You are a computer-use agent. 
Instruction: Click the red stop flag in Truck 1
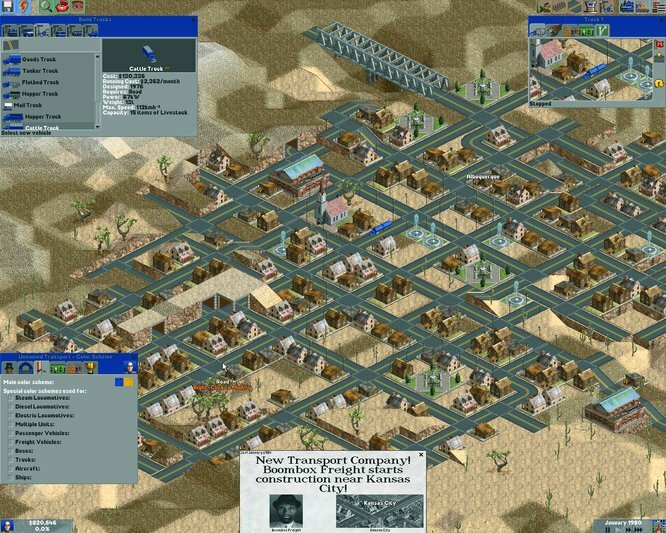(659, 44)
